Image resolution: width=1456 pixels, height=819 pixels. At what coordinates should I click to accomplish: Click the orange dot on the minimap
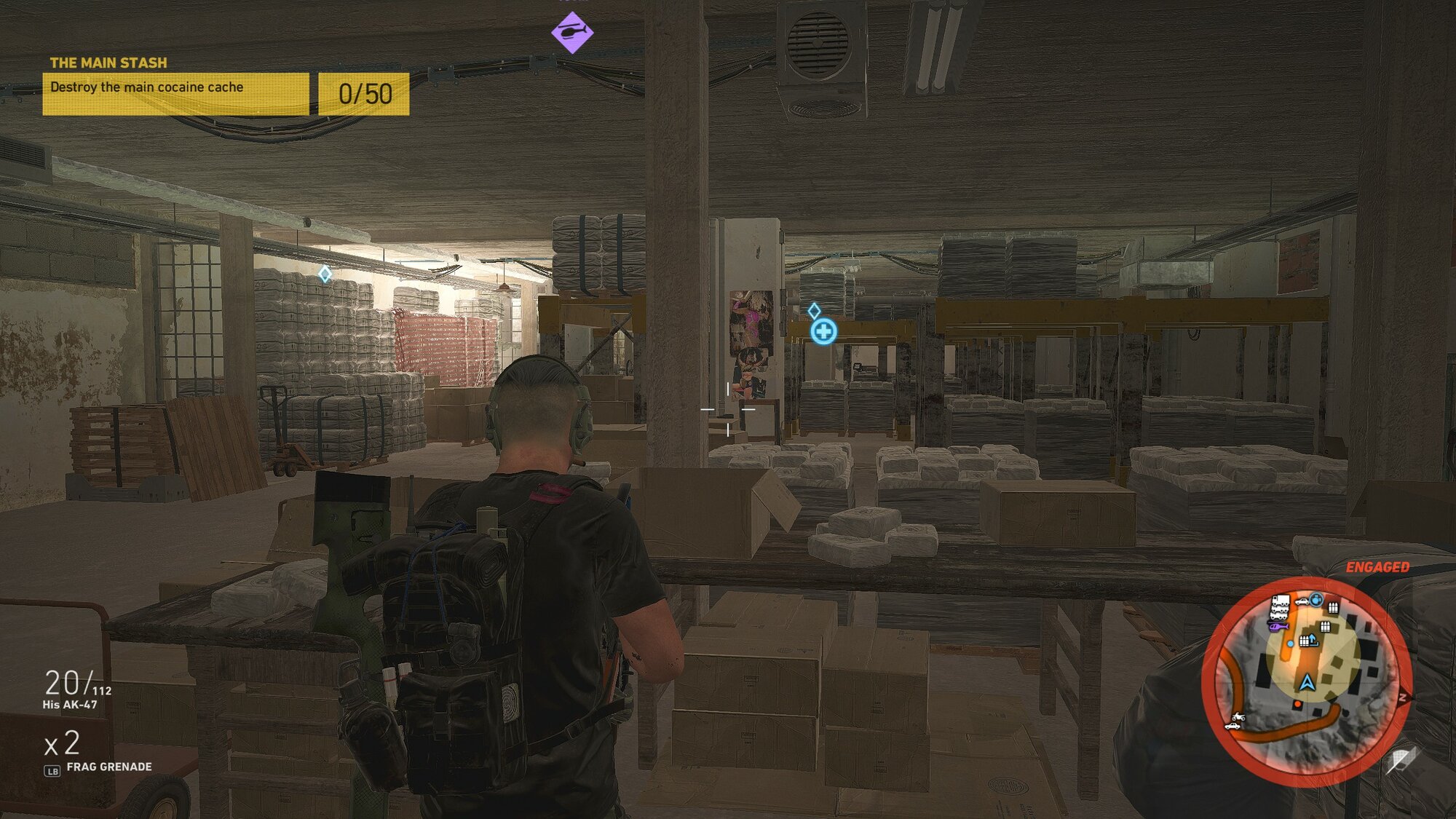pos(1297,705)
